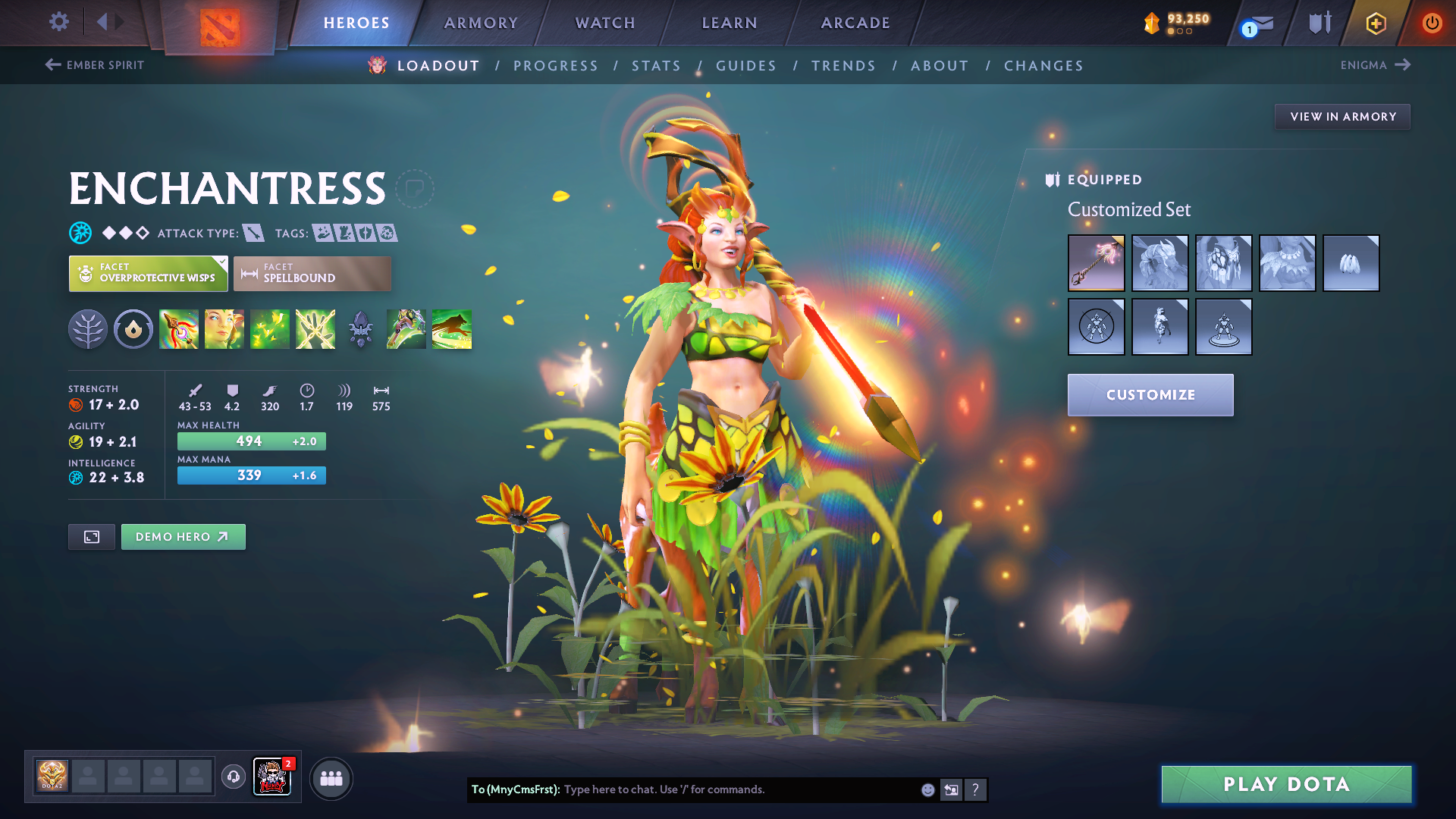Select the equipped spear weapon slot
Screen dimensions: 1456x819
(1096, 263)
